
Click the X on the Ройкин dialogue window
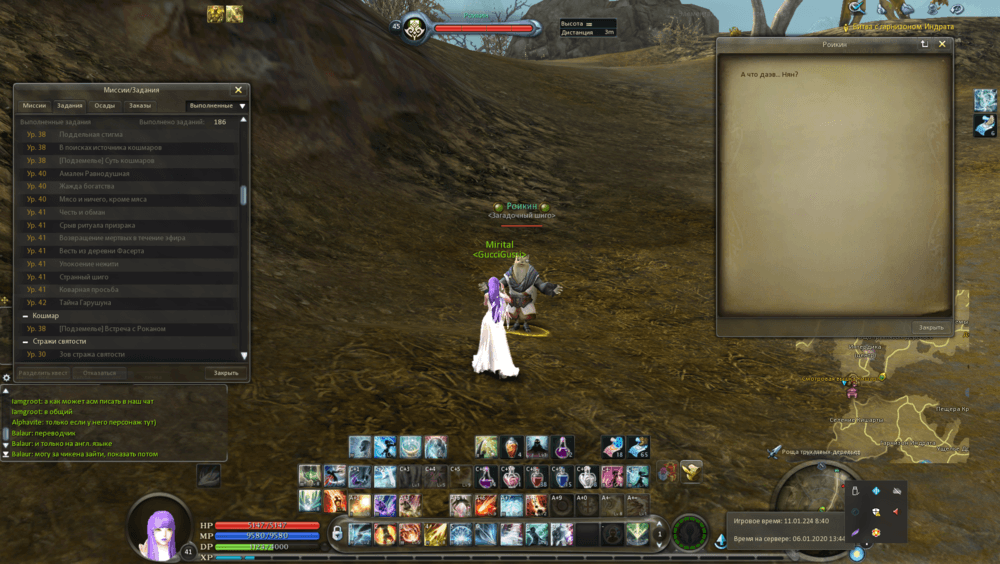pos(942,44)
